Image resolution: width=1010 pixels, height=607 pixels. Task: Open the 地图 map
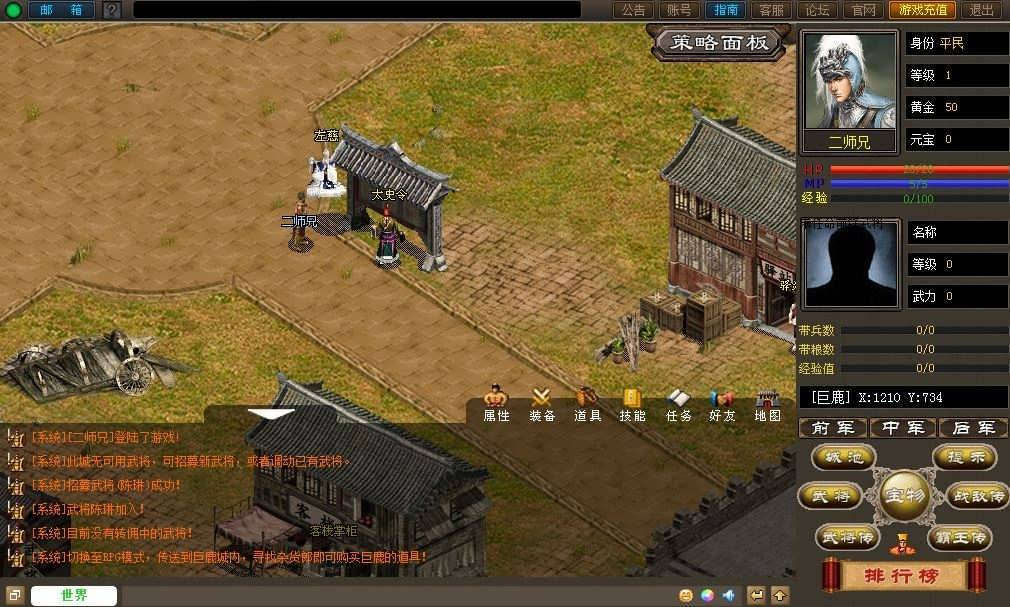click(x=768, y=404)
